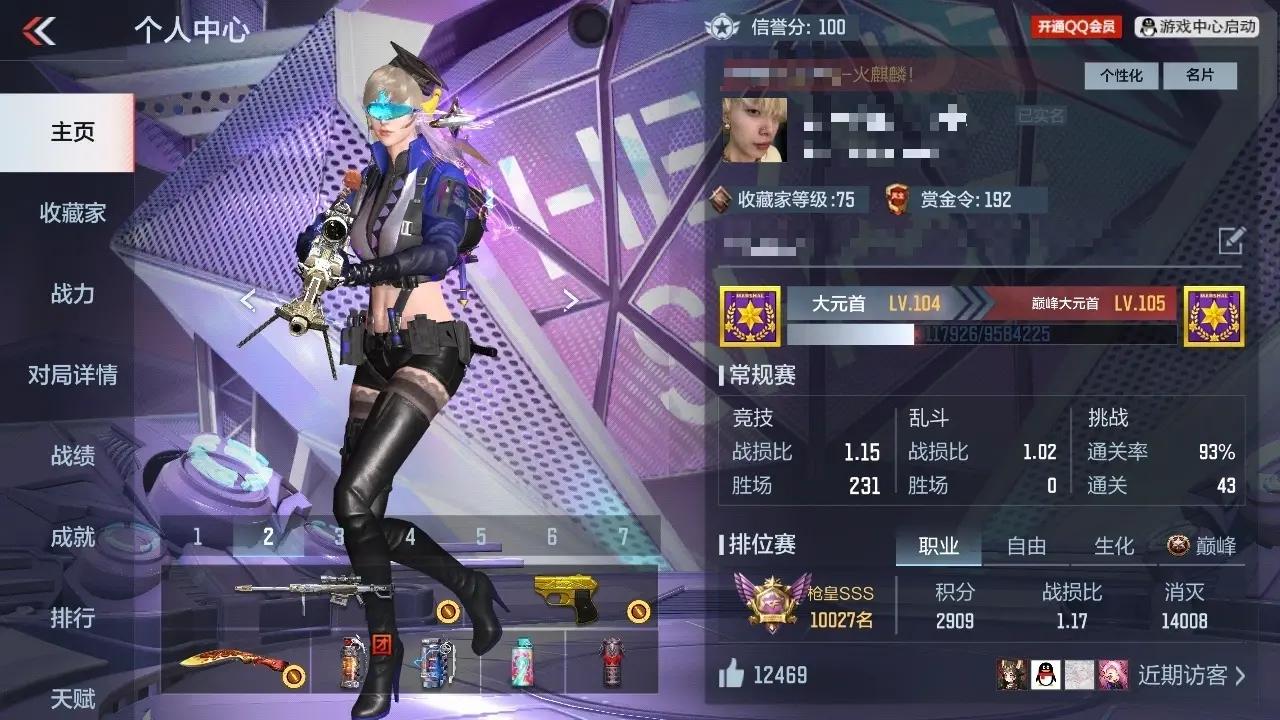Show 对局详情 match details
The image size is (1280, 720).
click(x=72, y=375)
